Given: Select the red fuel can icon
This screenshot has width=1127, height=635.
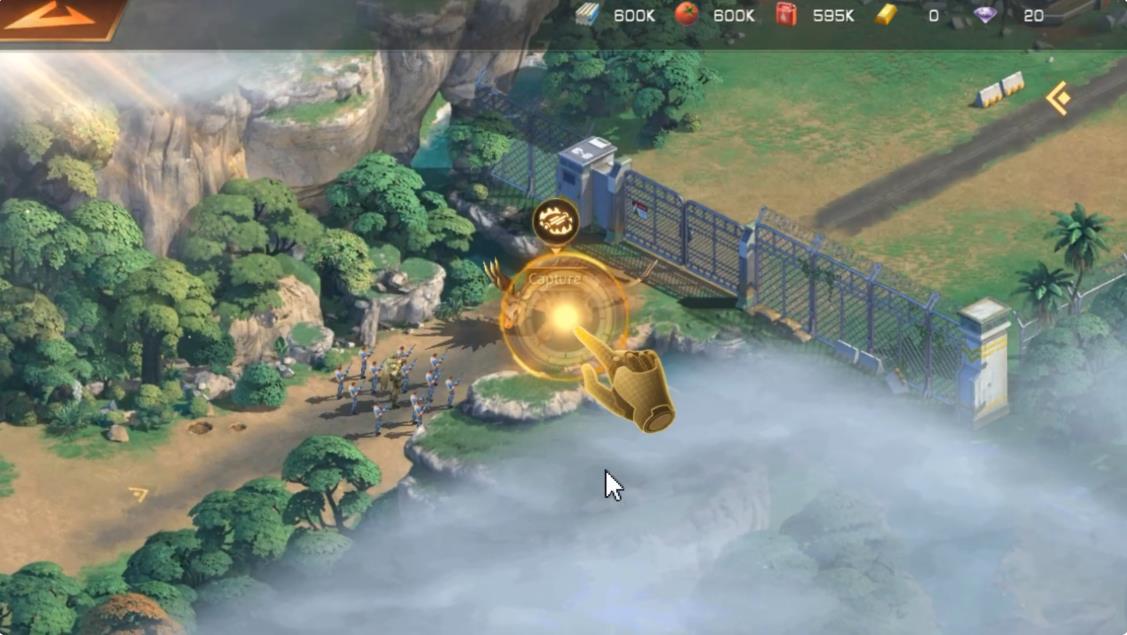Looking at the screenshot, I should (x=787, y=14).
